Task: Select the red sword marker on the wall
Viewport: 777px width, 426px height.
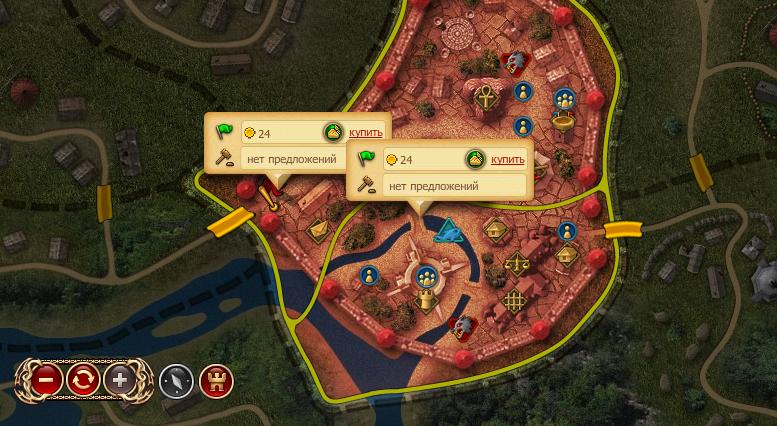Action: click(x=268, y=195)
